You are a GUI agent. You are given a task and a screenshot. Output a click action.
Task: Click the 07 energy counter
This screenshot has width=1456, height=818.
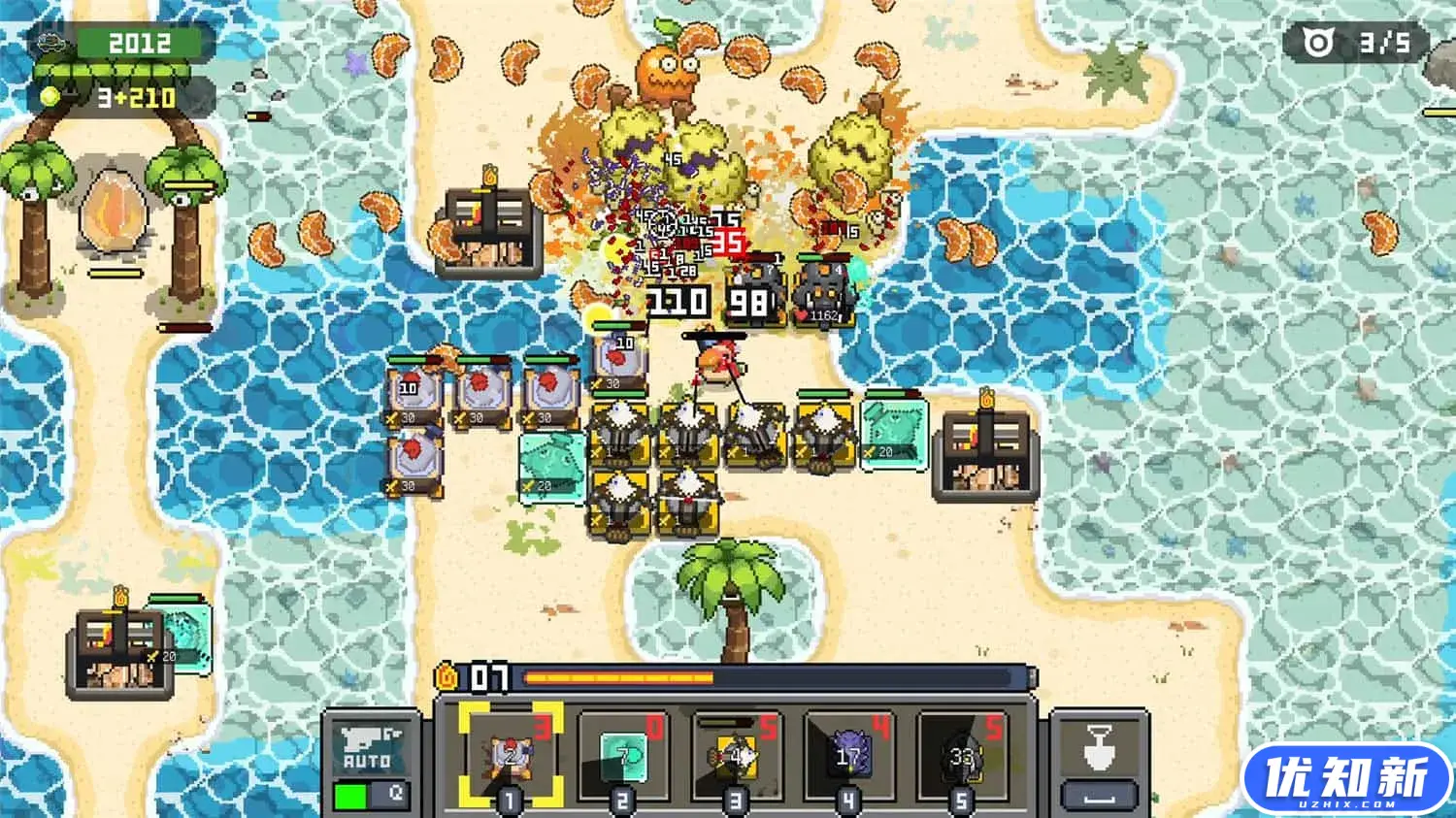pyautogui.click(x=490, y=676)
